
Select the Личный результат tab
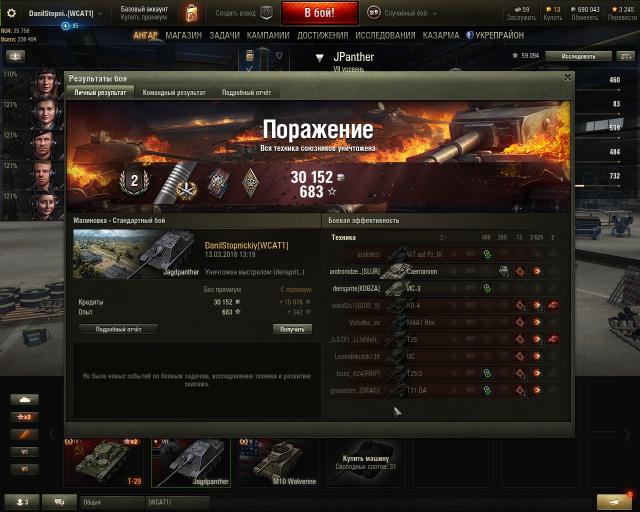point(100,92)
